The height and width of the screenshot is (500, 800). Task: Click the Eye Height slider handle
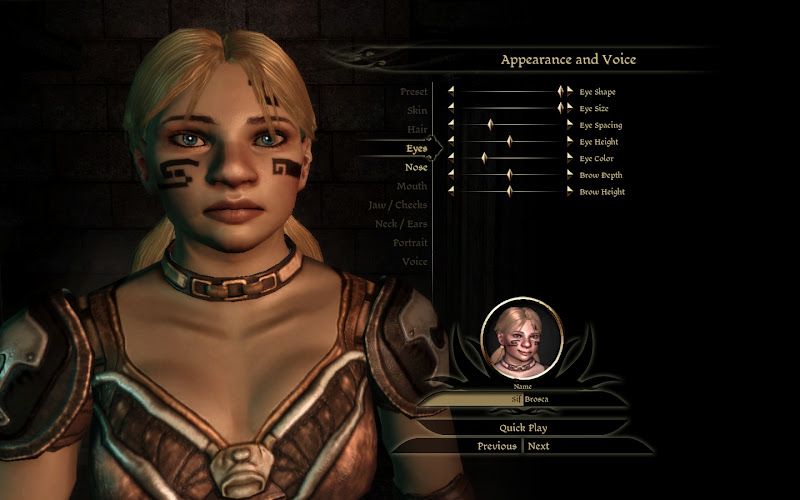(x=509, y=142)
